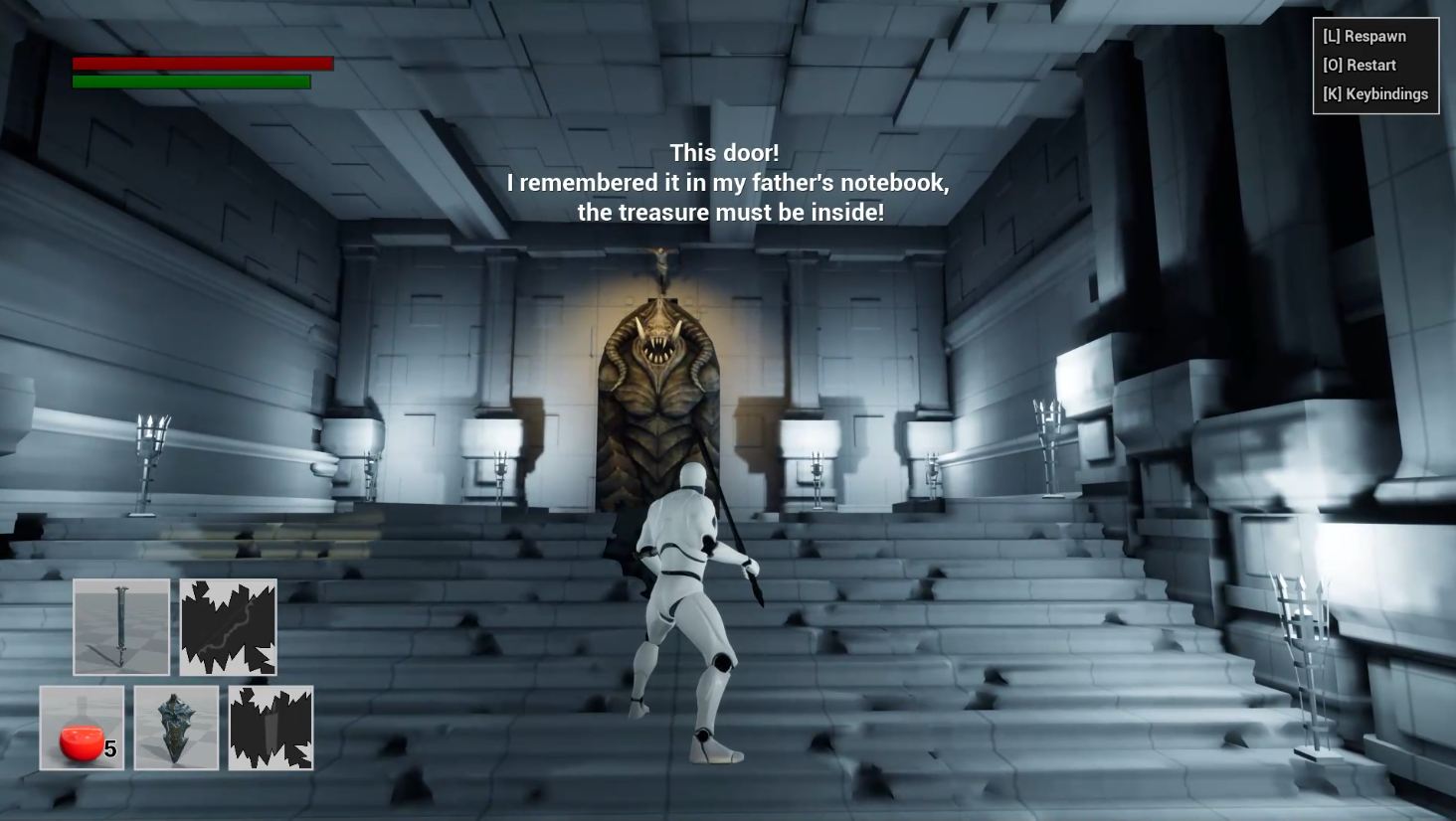Use the red health potion slot
The height and width of the screenshot is (821, 1456).
tap(82, 728)
